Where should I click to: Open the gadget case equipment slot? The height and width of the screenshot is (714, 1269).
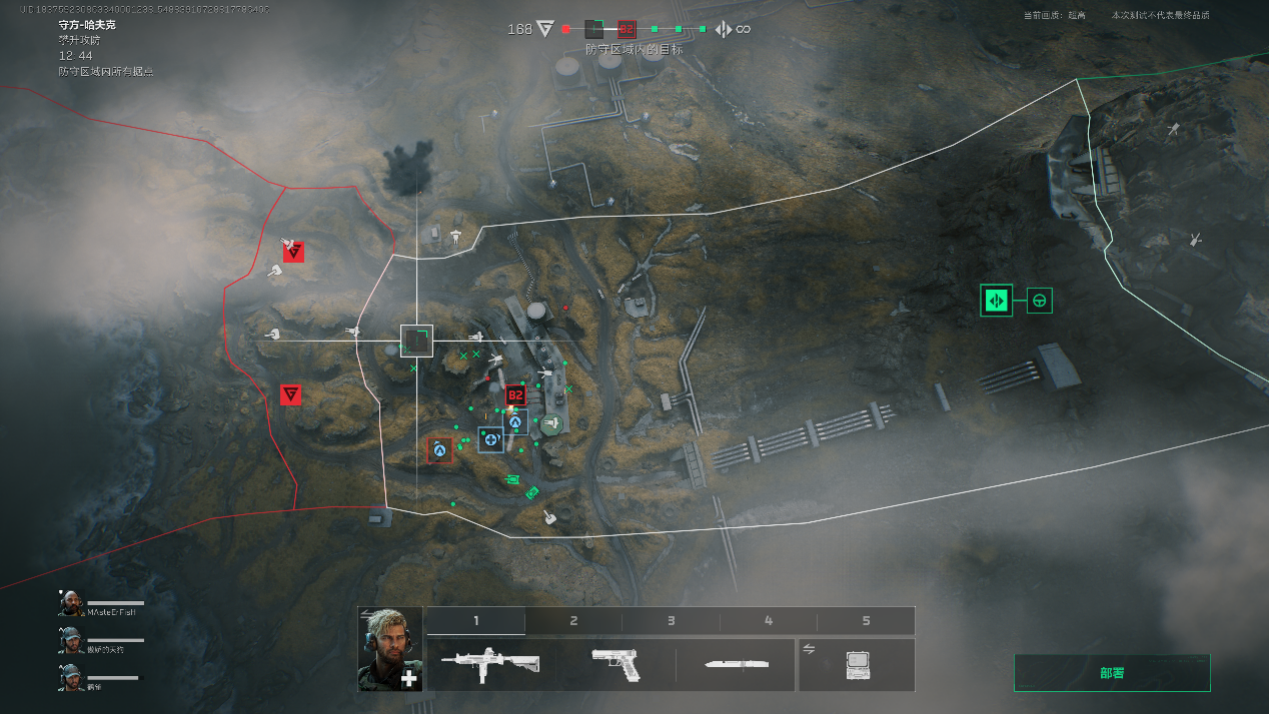[856, 665]
